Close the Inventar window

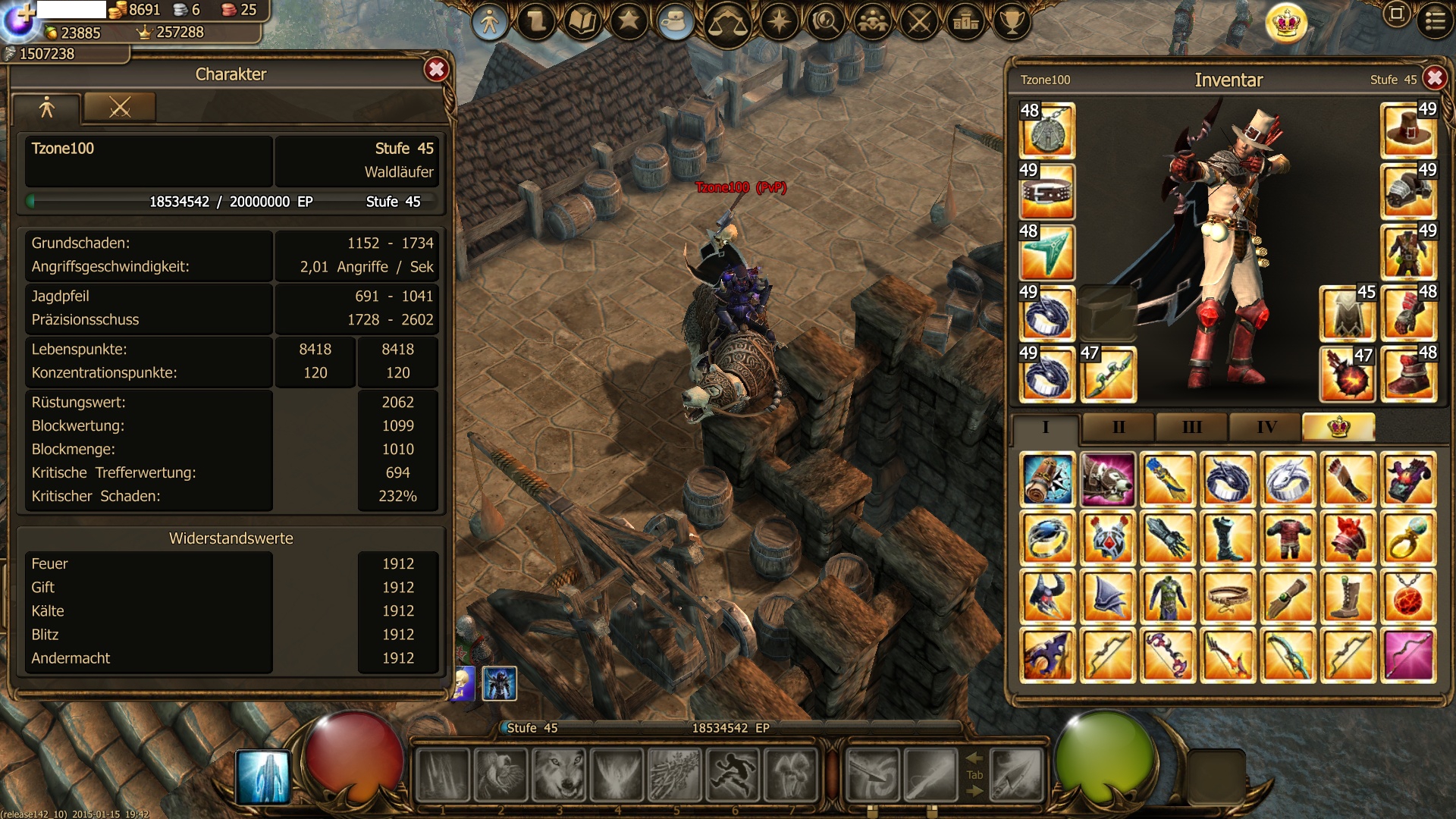(1434, 78)
